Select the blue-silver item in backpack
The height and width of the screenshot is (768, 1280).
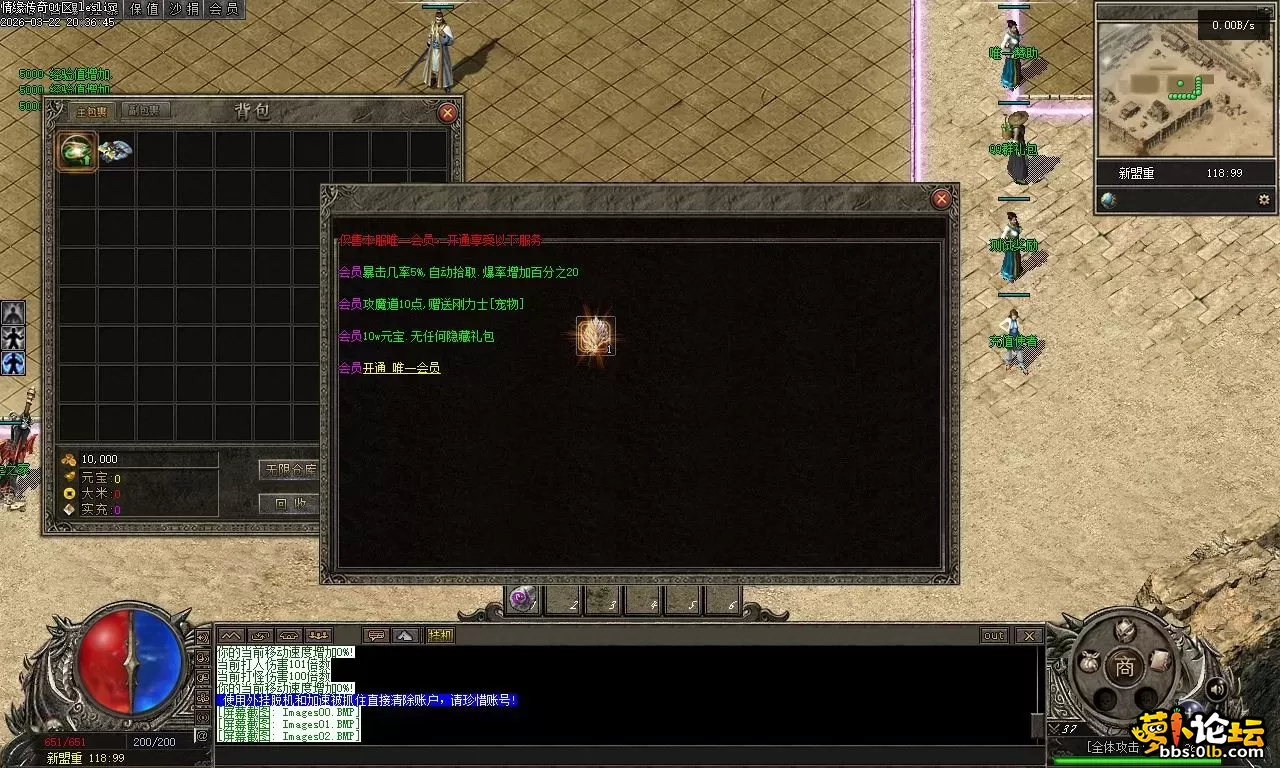click(x=115, y=150)
